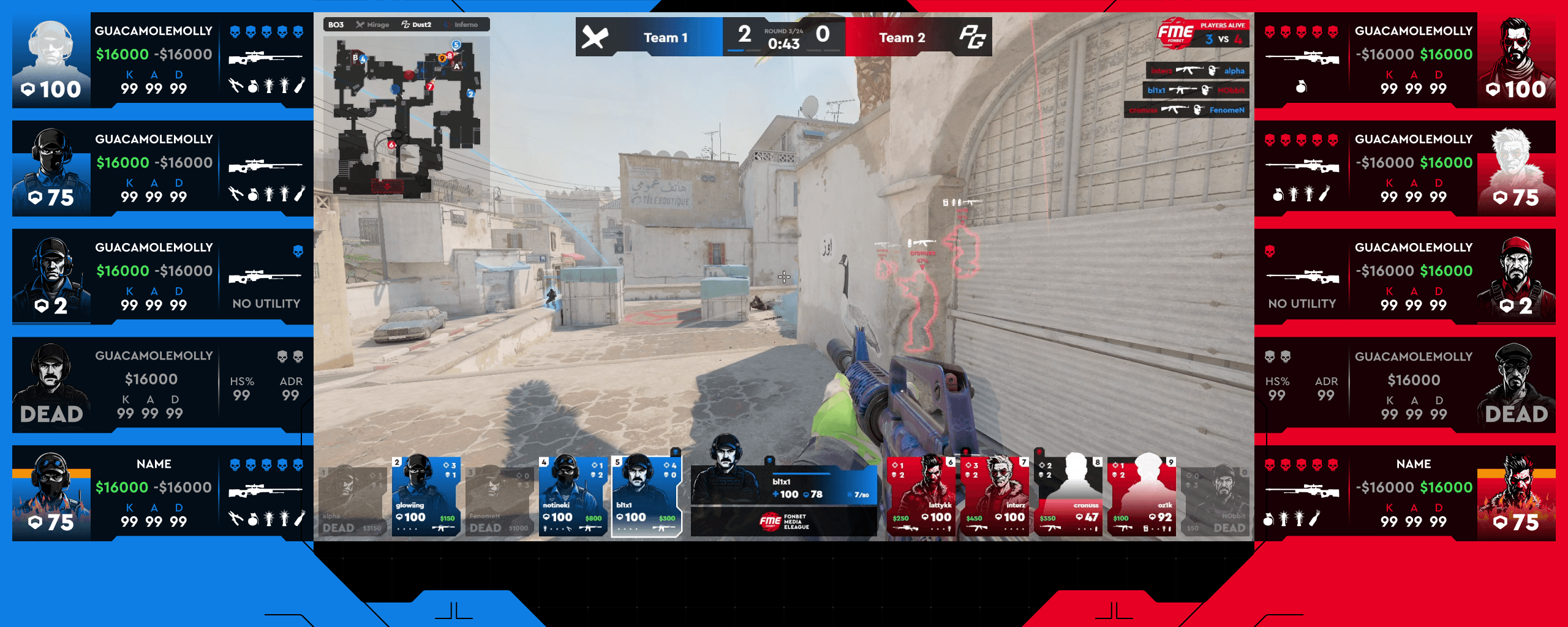Switch to the Mirage map entry
The width and height of the screenshot is (1568, 627).
pos(373,24)
